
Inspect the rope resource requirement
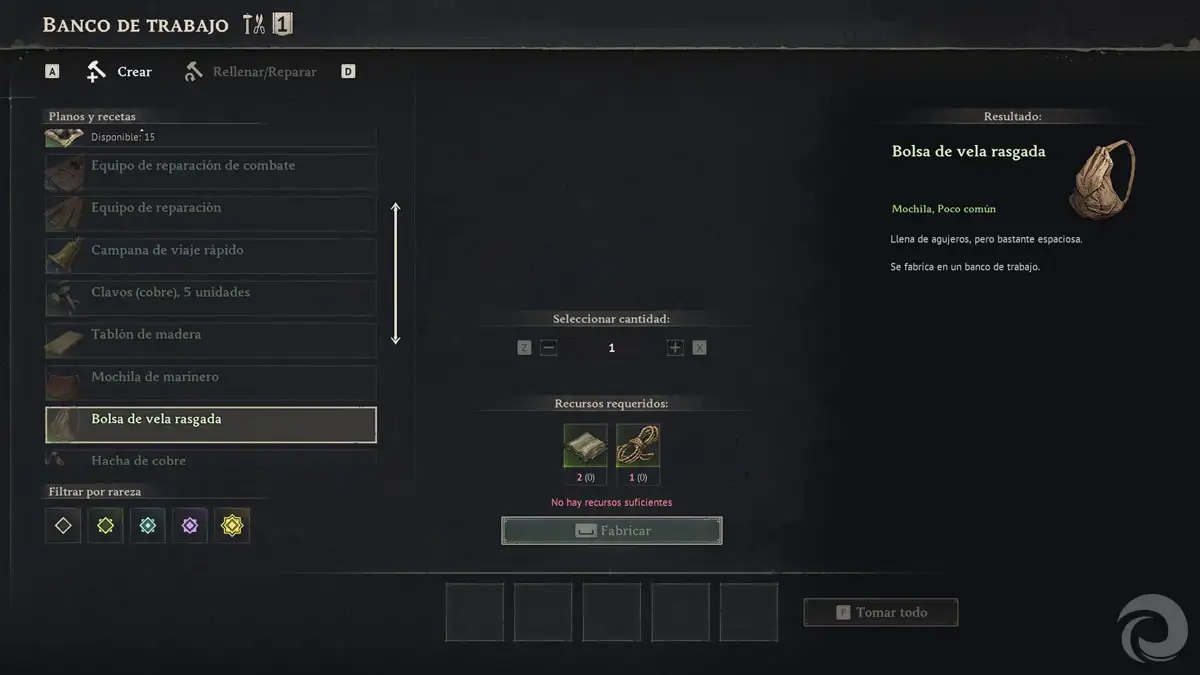coord(637,446)
